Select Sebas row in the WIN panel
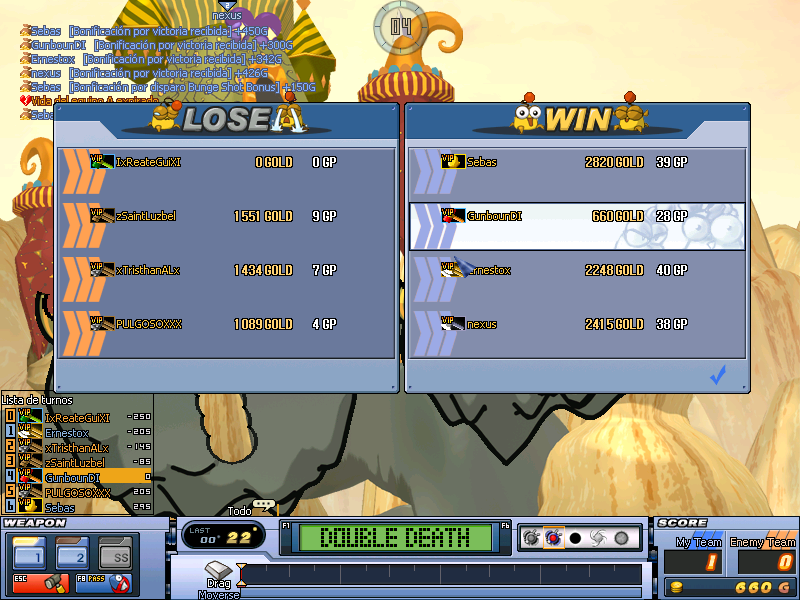Image resolution: width=800 pixels, height=600 pixels. pos(578,162)
